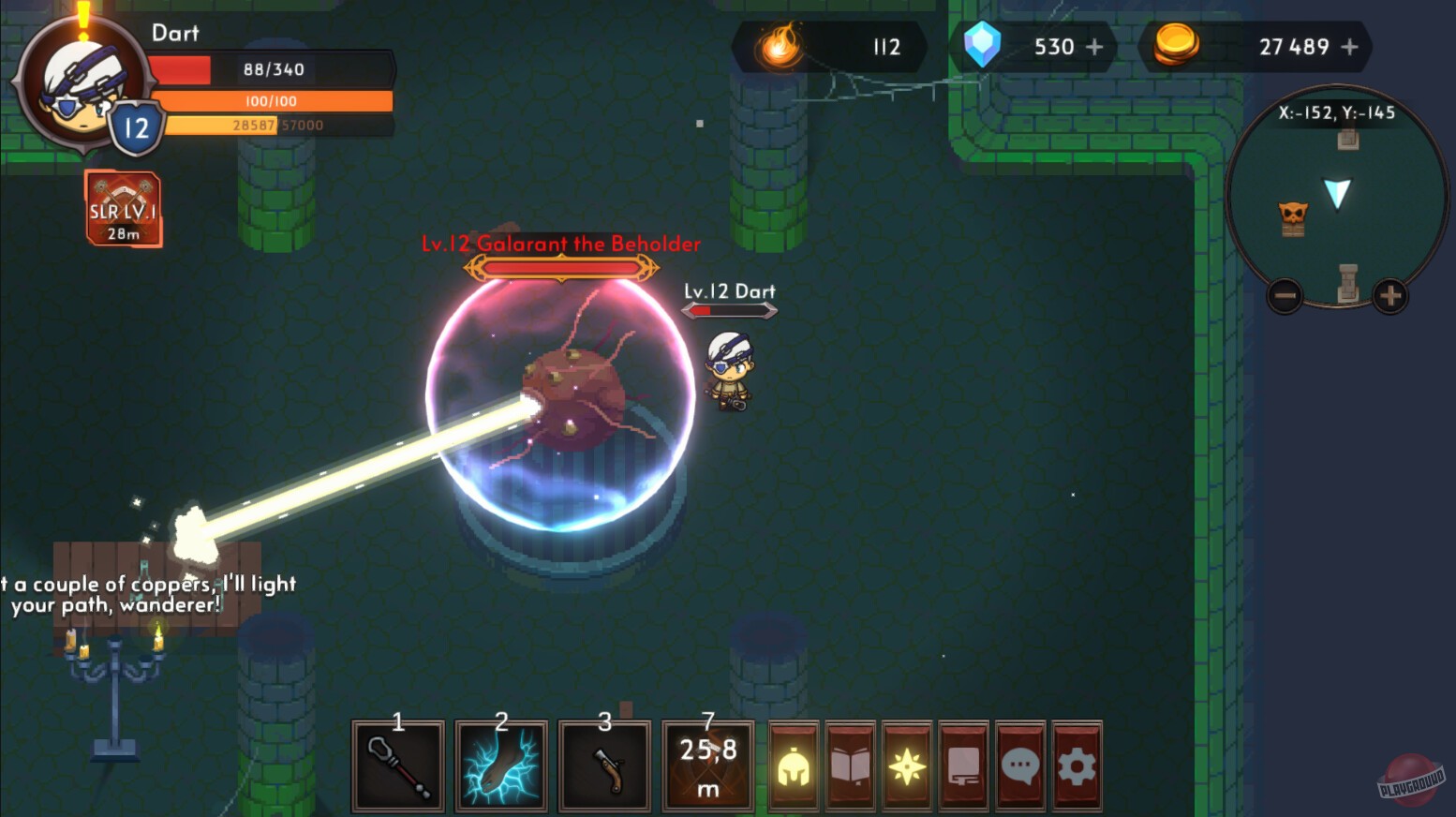Select the pistol in hotbar slot 3
The height and width of the screenshot is (817, 1456).
point(604,765)
